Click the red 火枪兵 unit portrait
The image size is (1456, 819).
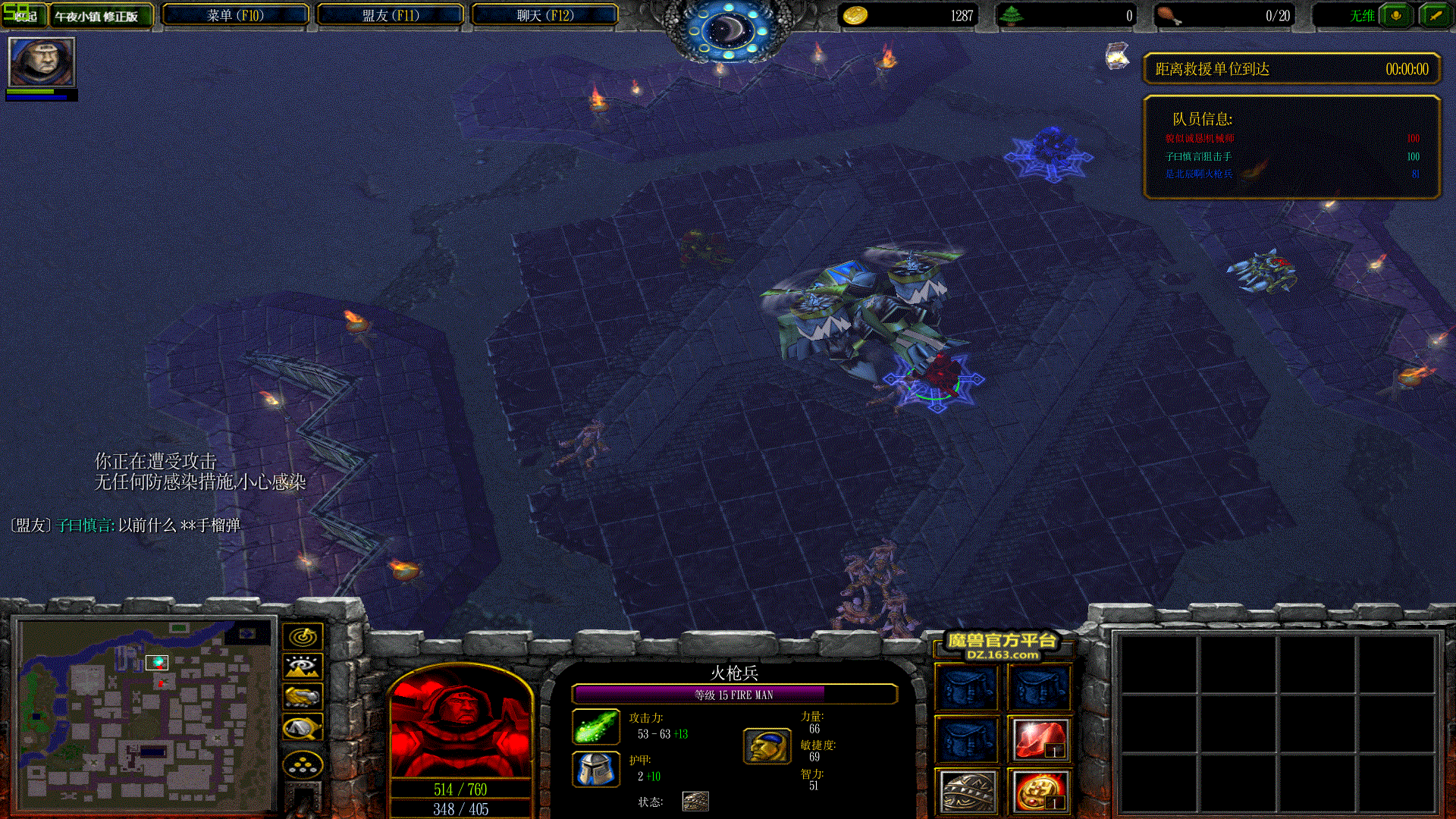click(460, 723)
